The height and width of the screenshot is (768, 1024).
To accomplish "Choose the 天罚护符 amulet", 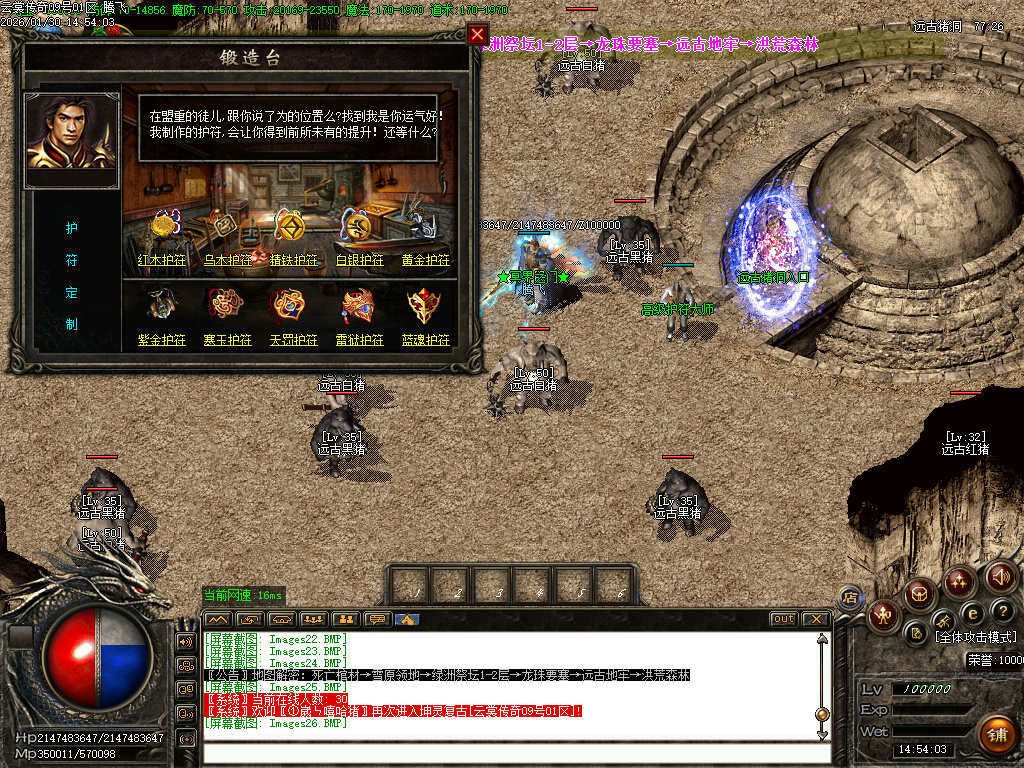I will 293,340.
